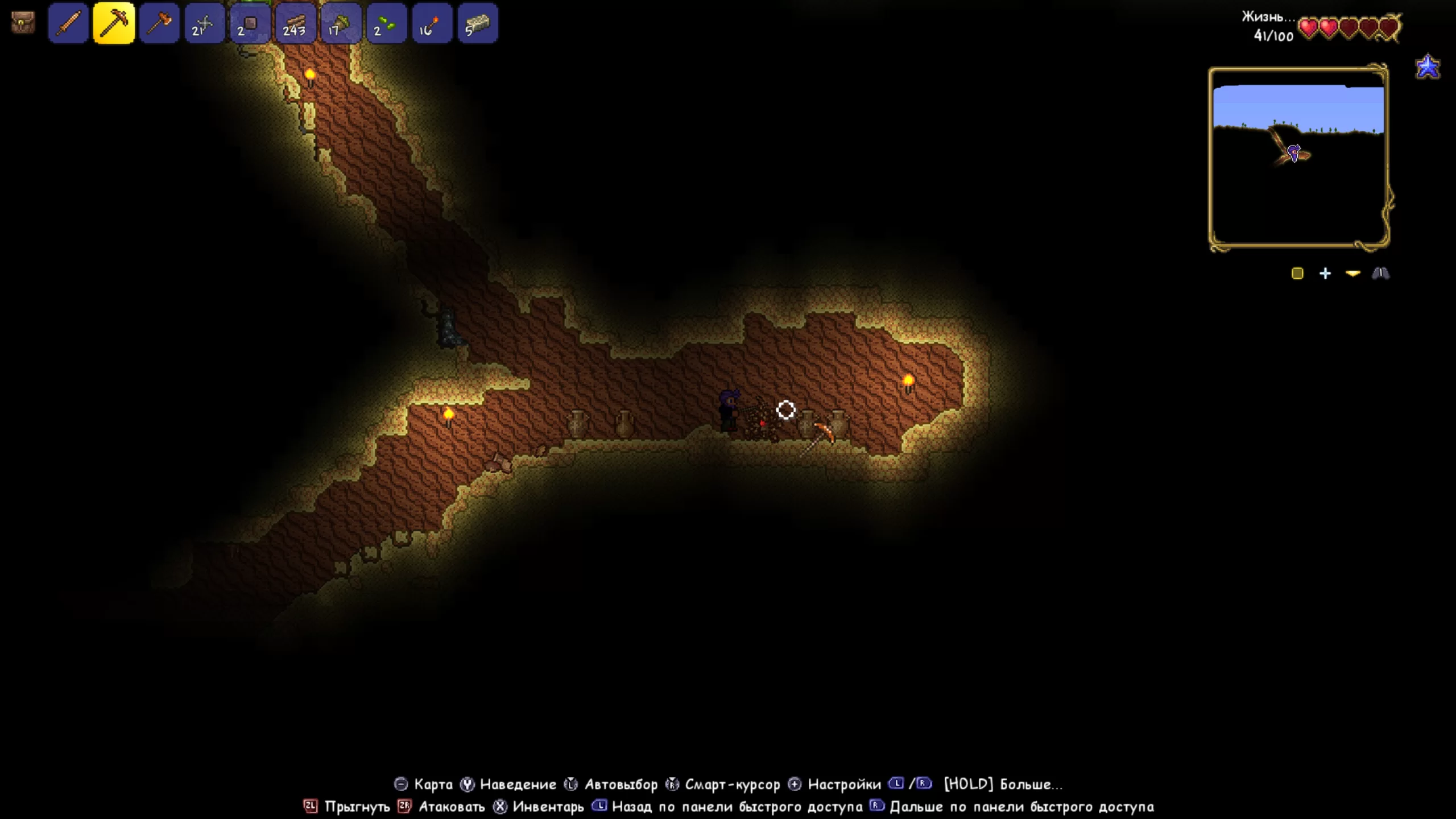Toggle the yellow square minimap button

click(1297, 274)
